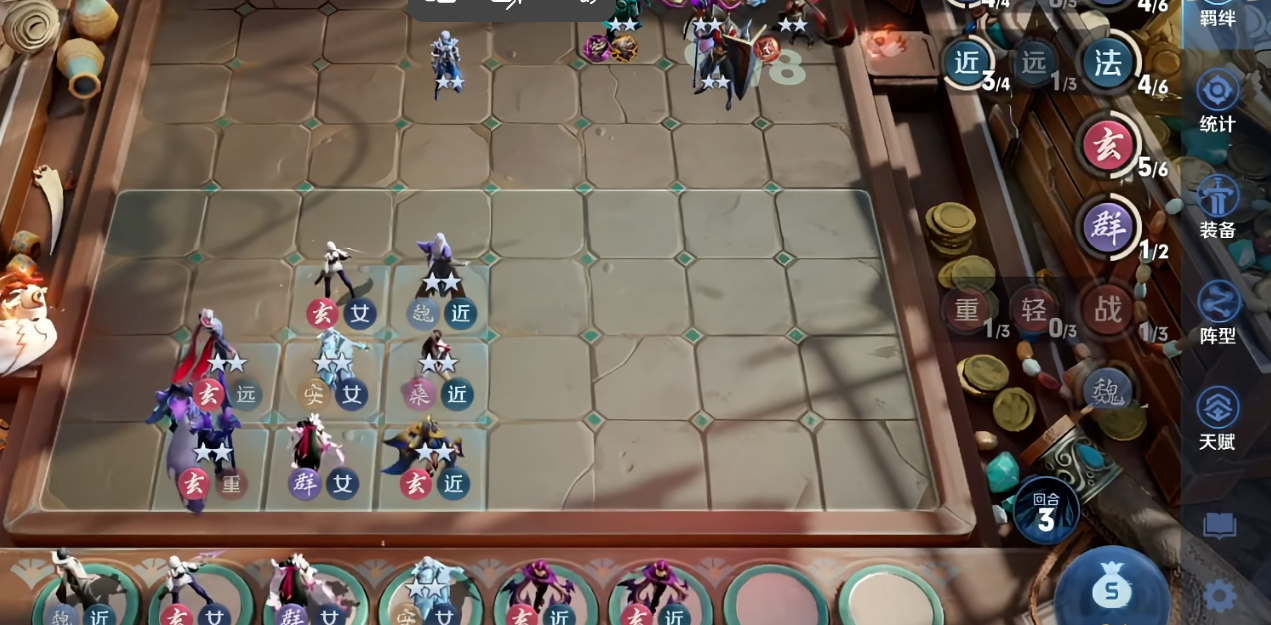Select the board unit tagged 桑 近
The height and width of the screenshot is (625, 1271).
[x=436, y=365]
